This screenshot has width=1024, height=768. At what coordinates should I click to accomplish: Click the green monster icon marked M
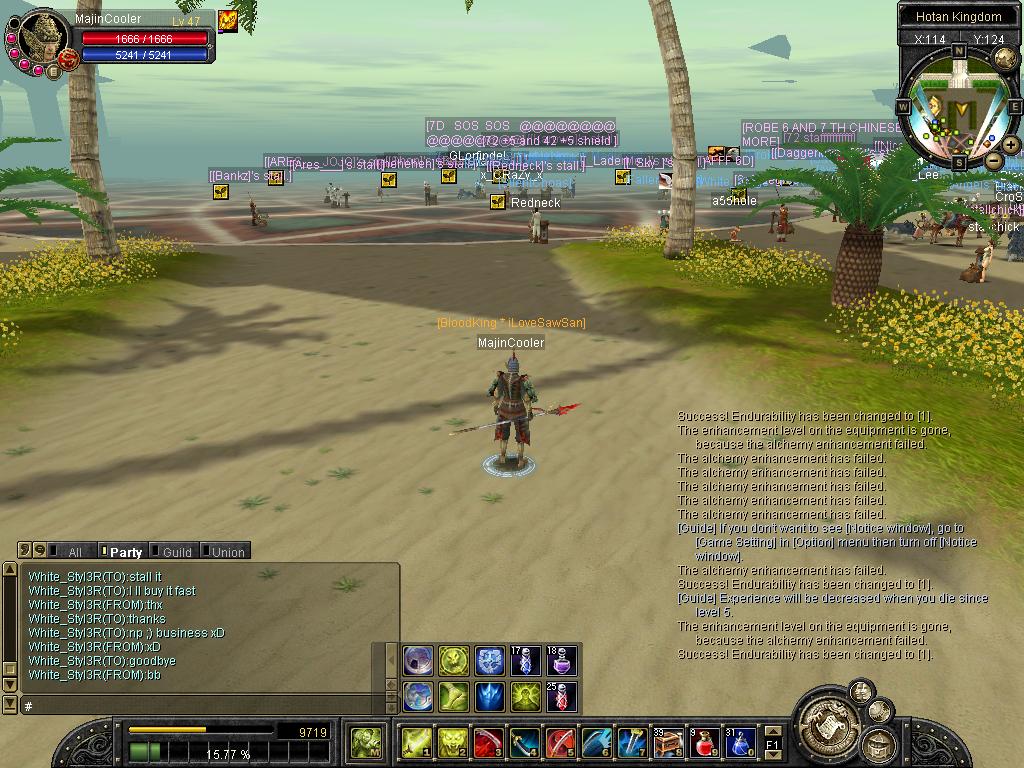tap(366, 742)
